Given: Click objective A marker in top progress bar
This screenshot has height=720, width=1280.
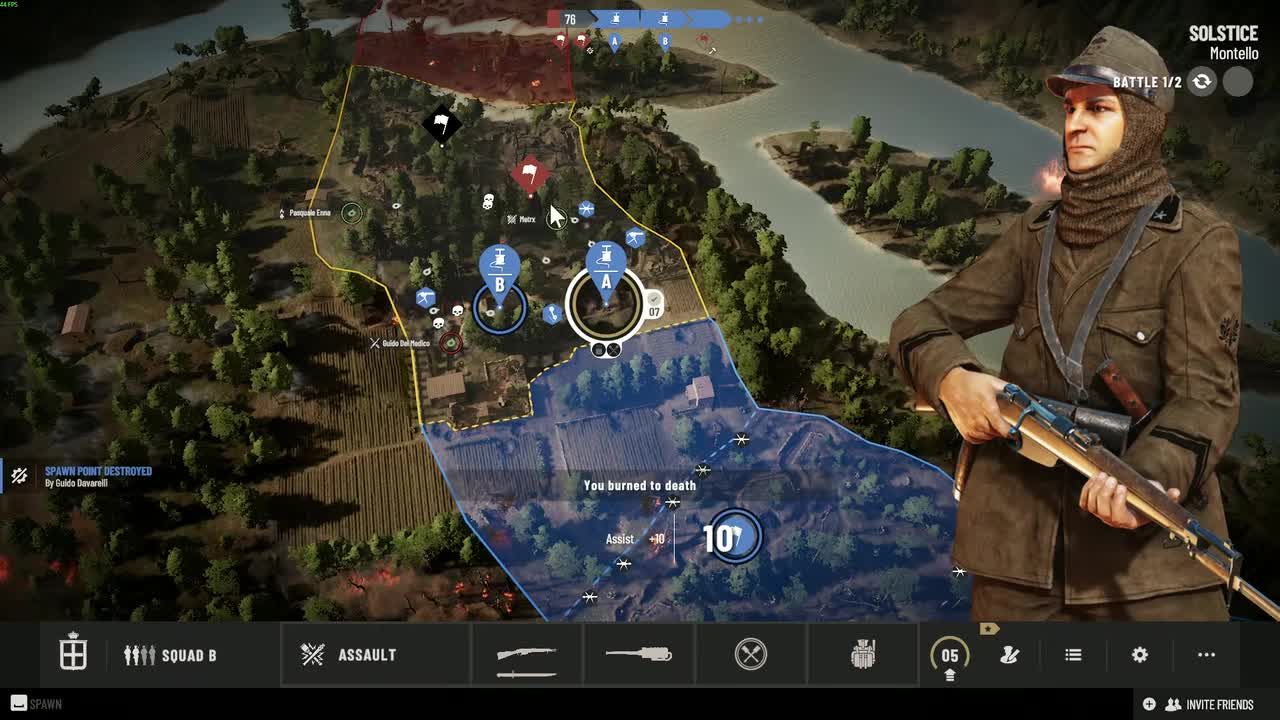Looking at the screenshot, I should [x=614, y=41].
